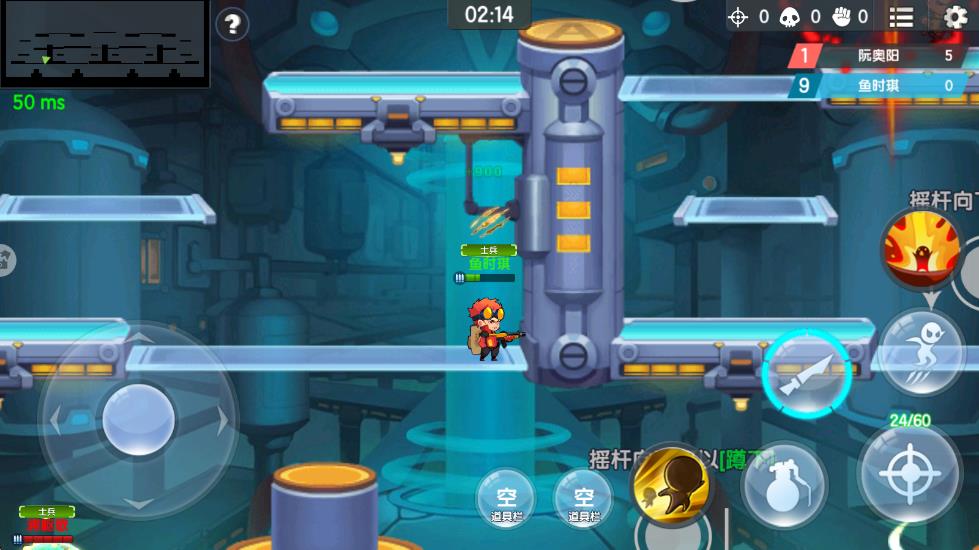Screen dimensions: 979x550
Task: Select the rank 1 player 阮奥阳 row
Action: click(878, 56)
